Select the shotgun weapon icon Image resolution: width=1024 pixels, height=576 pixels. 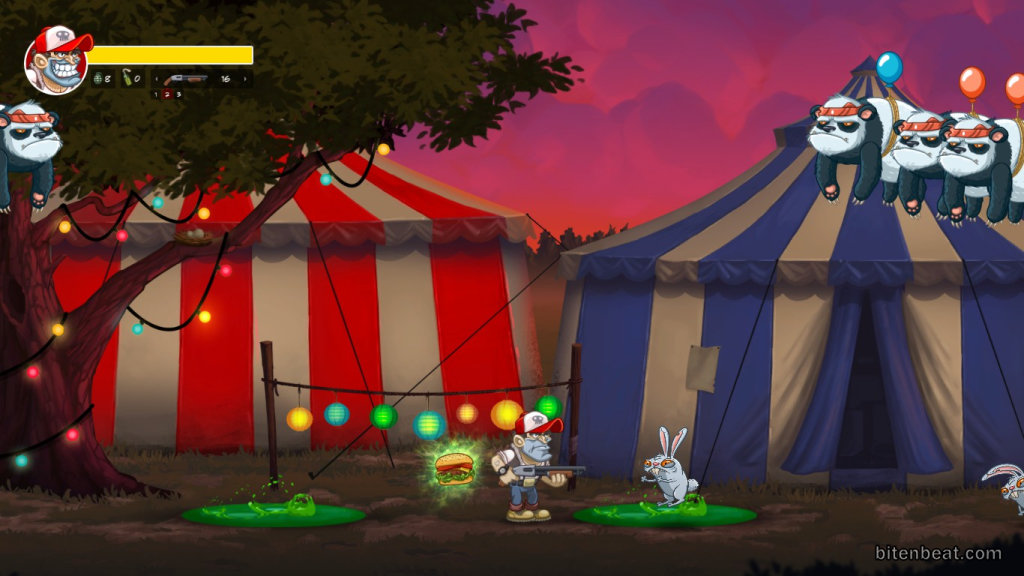(186, 78)
